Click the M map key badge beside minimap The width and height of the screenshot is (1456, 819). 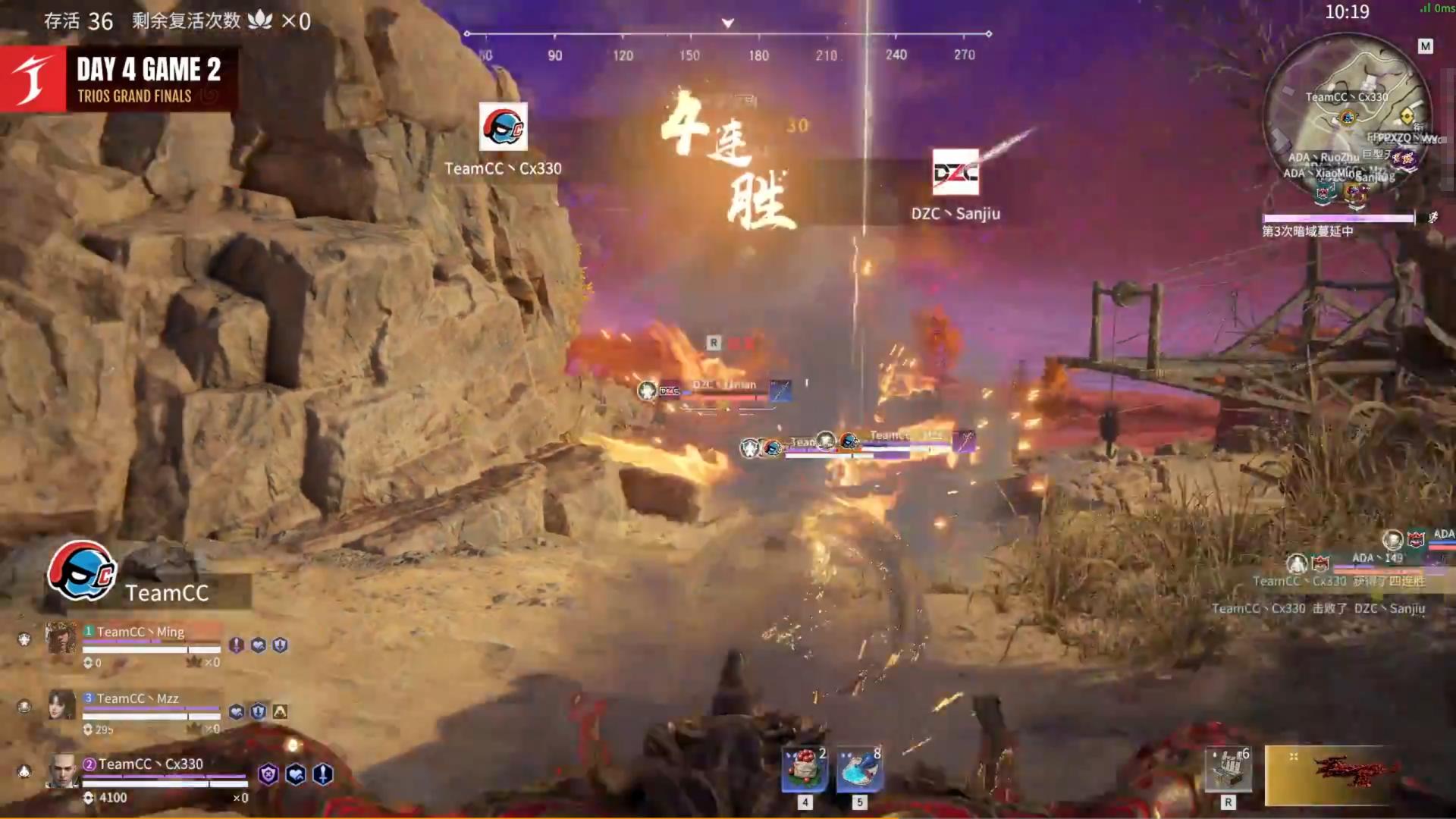[1425, 47]
